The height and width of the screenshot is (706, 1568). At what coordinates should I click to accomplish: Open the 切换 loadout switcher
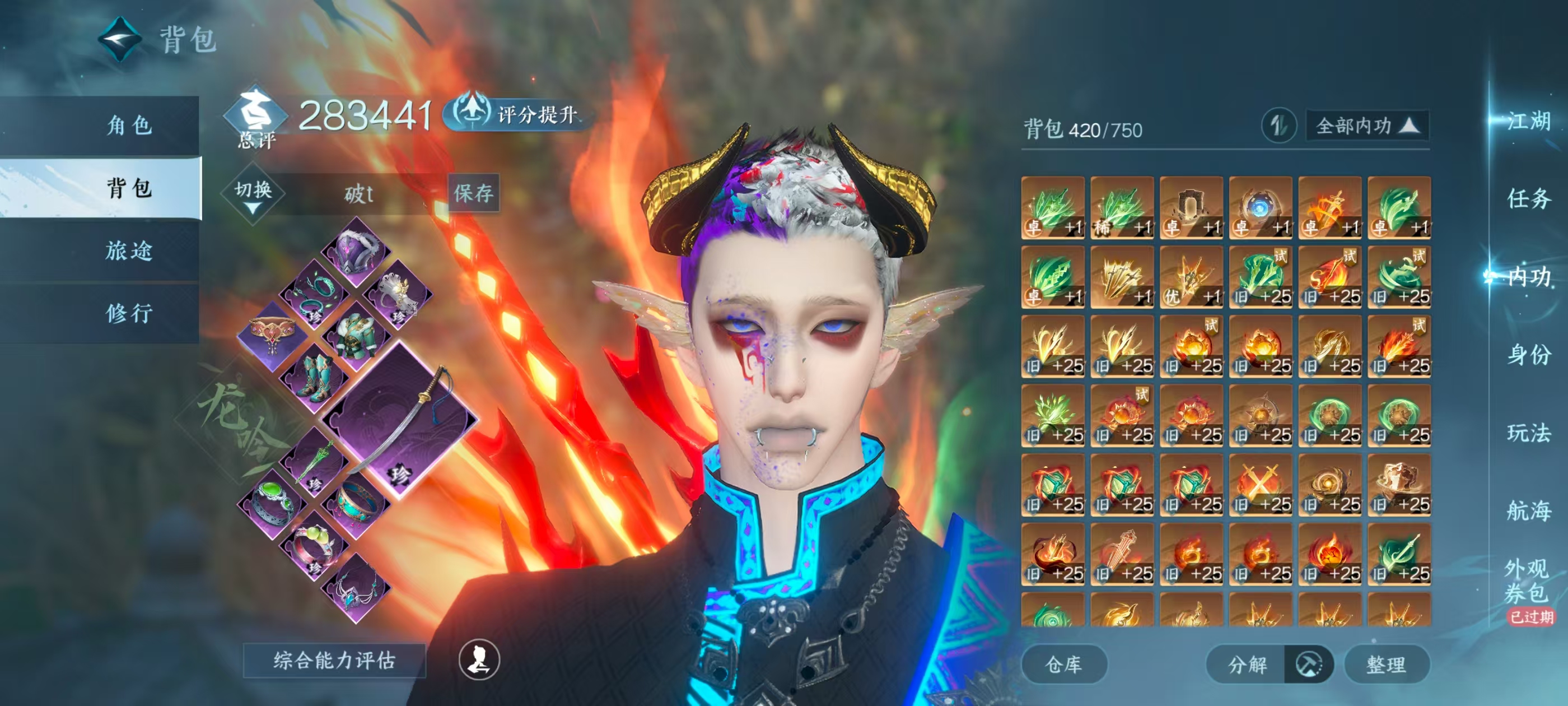click(x=253, y=194)
